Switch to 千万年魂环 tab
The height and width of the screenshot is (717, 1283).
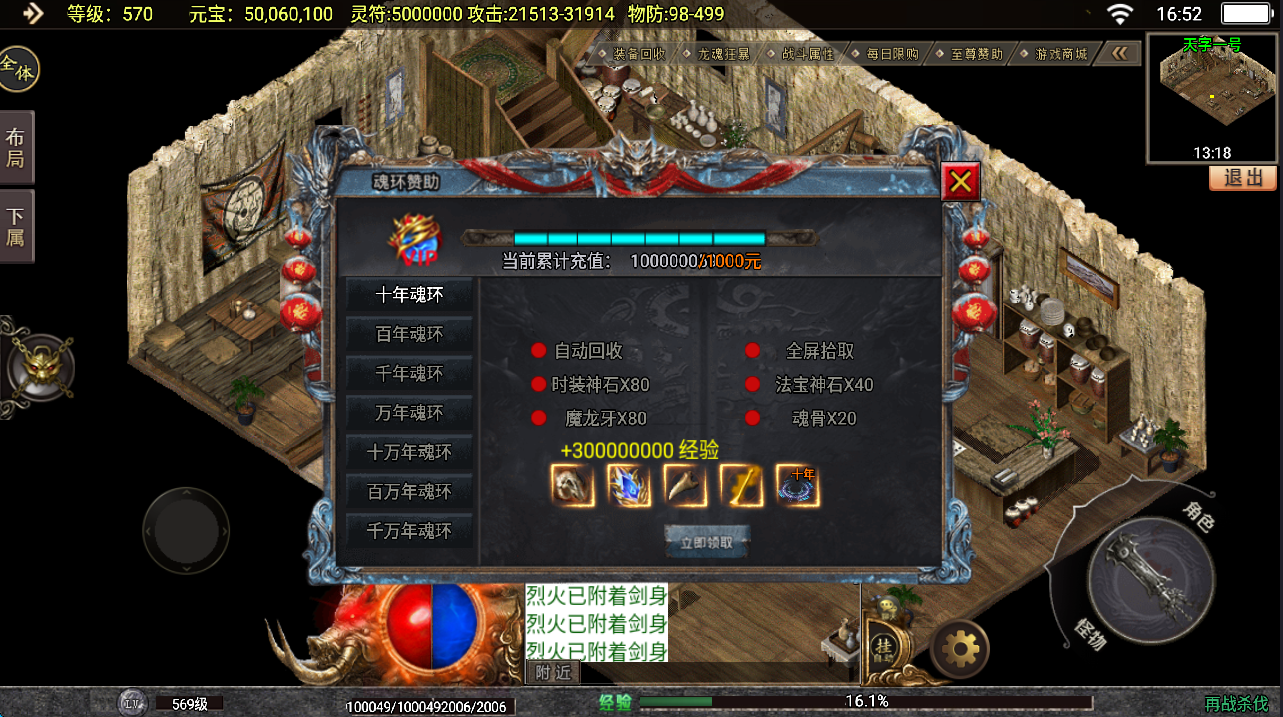409,531
